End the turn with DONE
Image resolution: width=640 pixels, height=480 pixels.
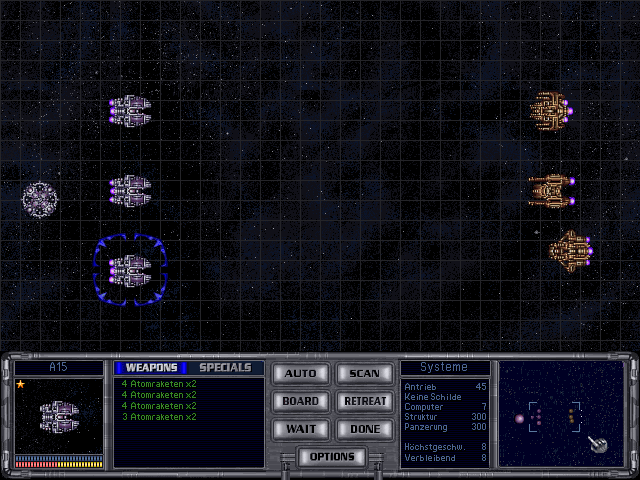point(364,429)
